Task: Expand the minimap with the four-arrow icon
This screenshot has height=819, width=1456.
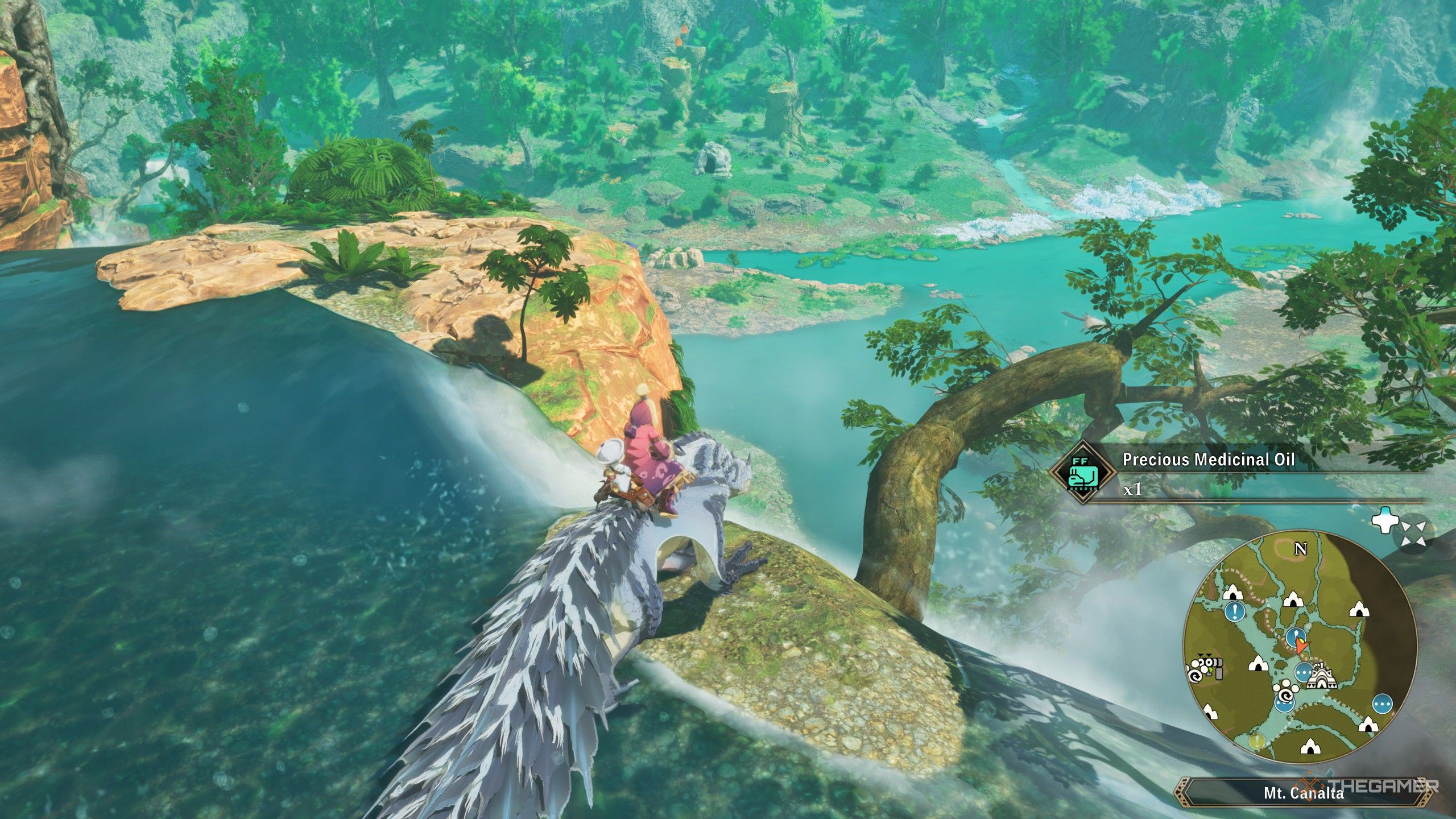Action: click(1412, 535)
